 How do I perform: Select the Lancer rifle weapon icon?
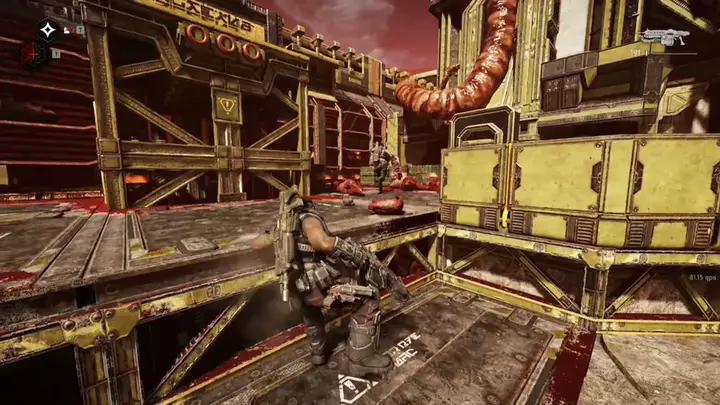[667, 37]
